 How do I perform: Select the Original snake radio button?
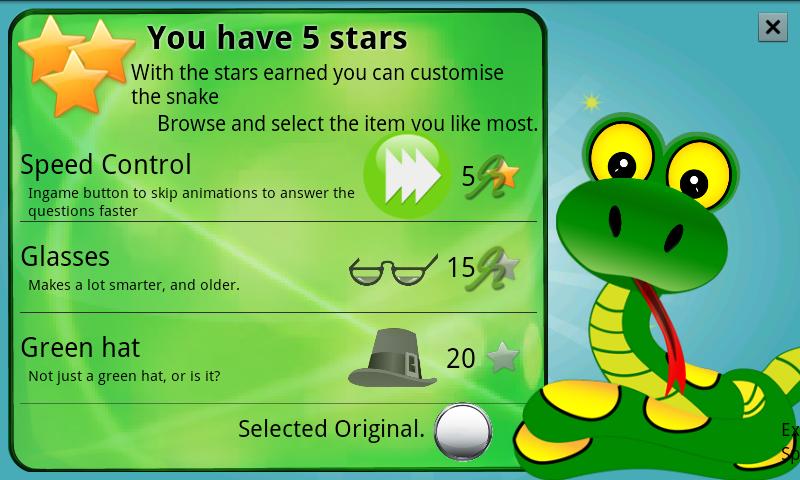pos(463,430)
